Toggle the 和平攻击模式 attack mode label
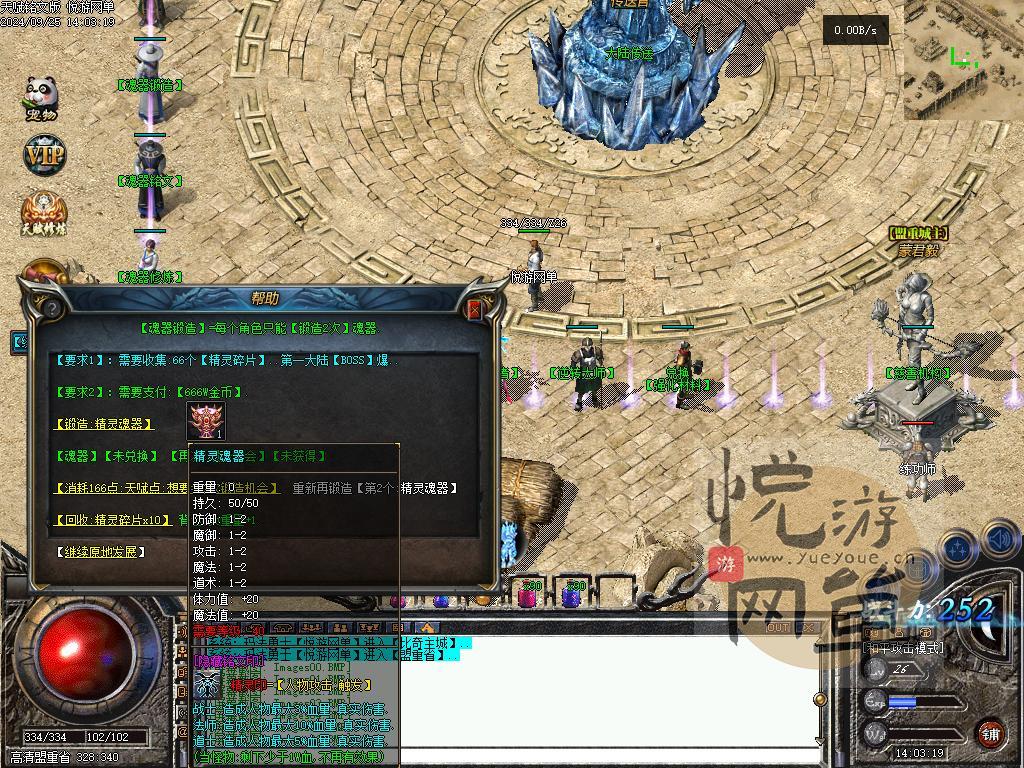1024x768 pixels. (x=902, y=648)
